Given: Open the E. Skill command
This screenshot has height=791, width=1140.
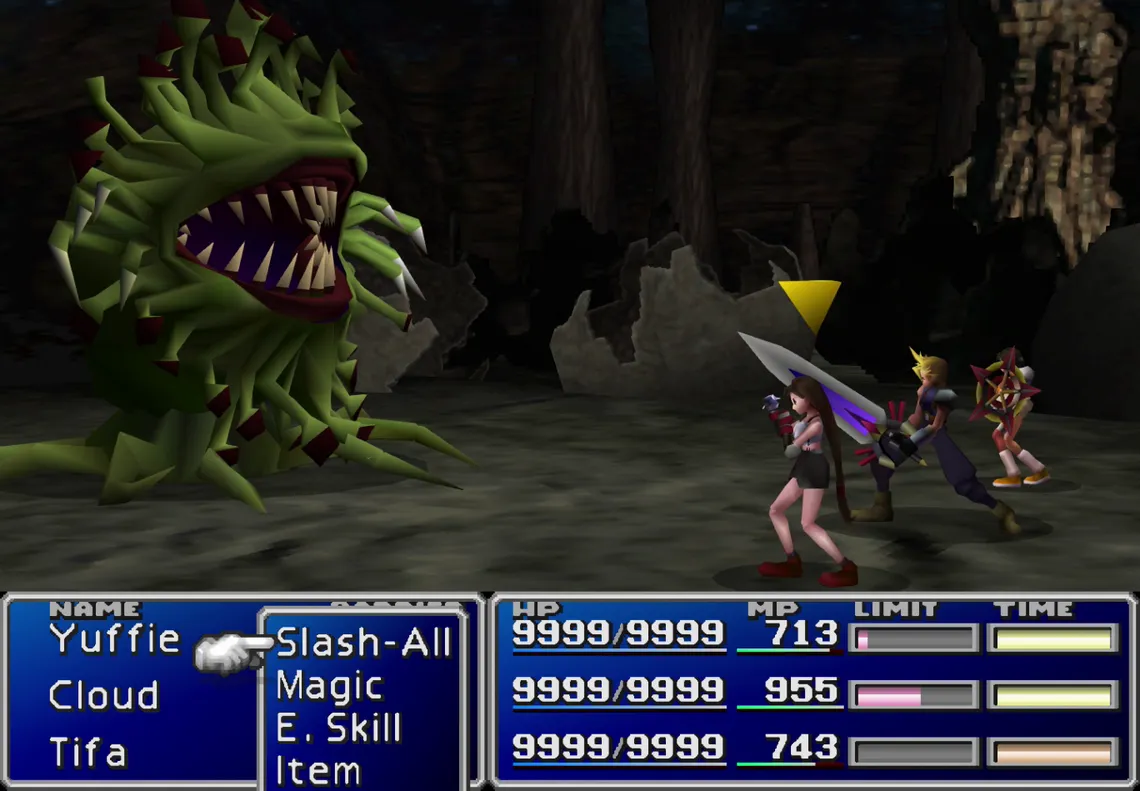Looking at the screenshot, I should (x=338, y=729).
